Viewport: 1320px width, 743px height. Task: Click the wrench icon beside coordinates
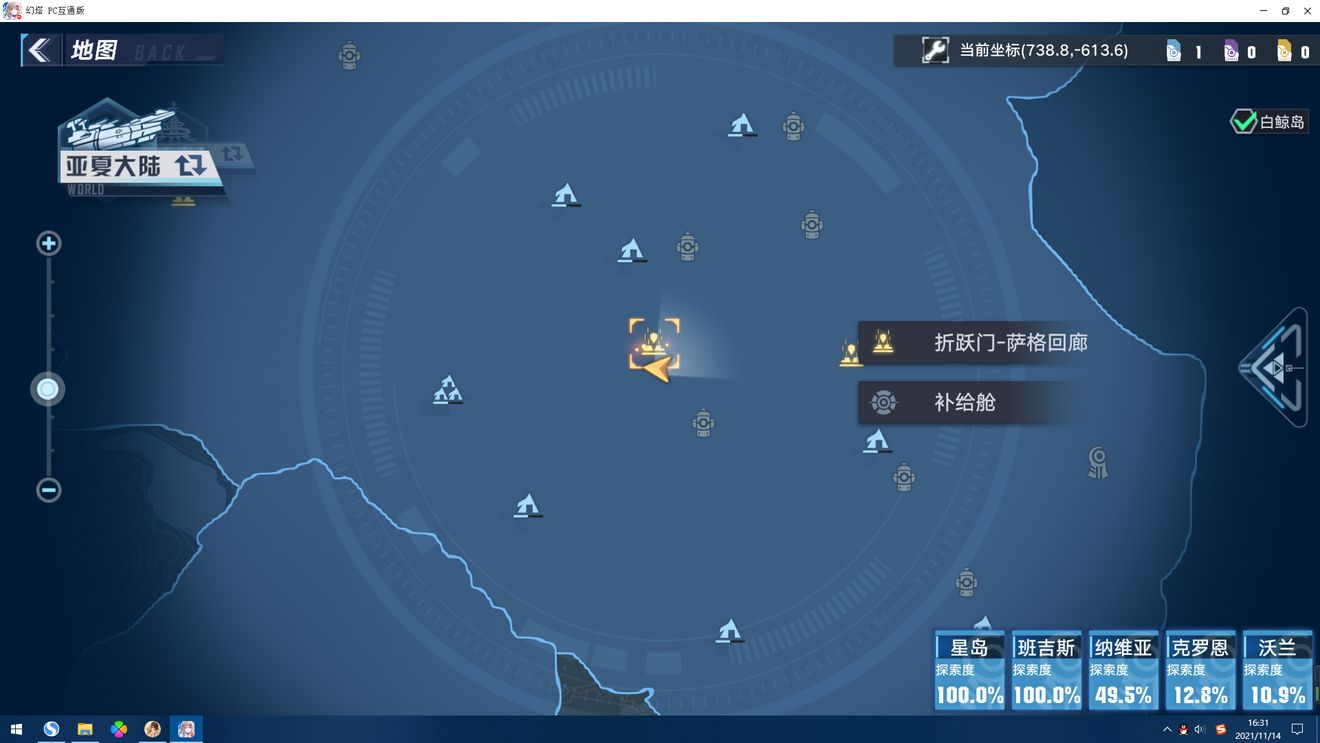935,50
